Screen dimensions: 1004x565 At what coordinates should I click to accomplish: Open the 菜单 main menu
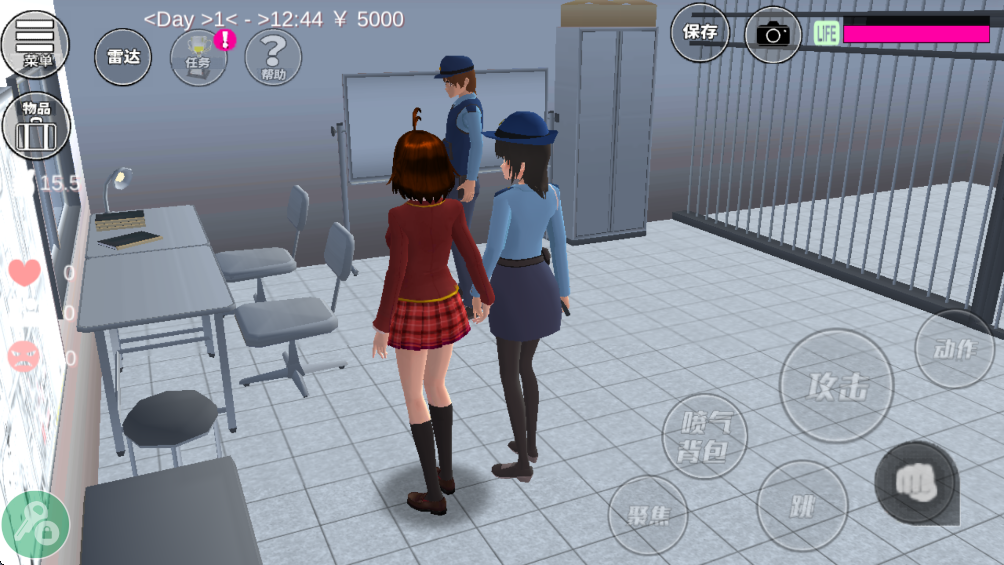pyautogui.click(x=35, y=43)
